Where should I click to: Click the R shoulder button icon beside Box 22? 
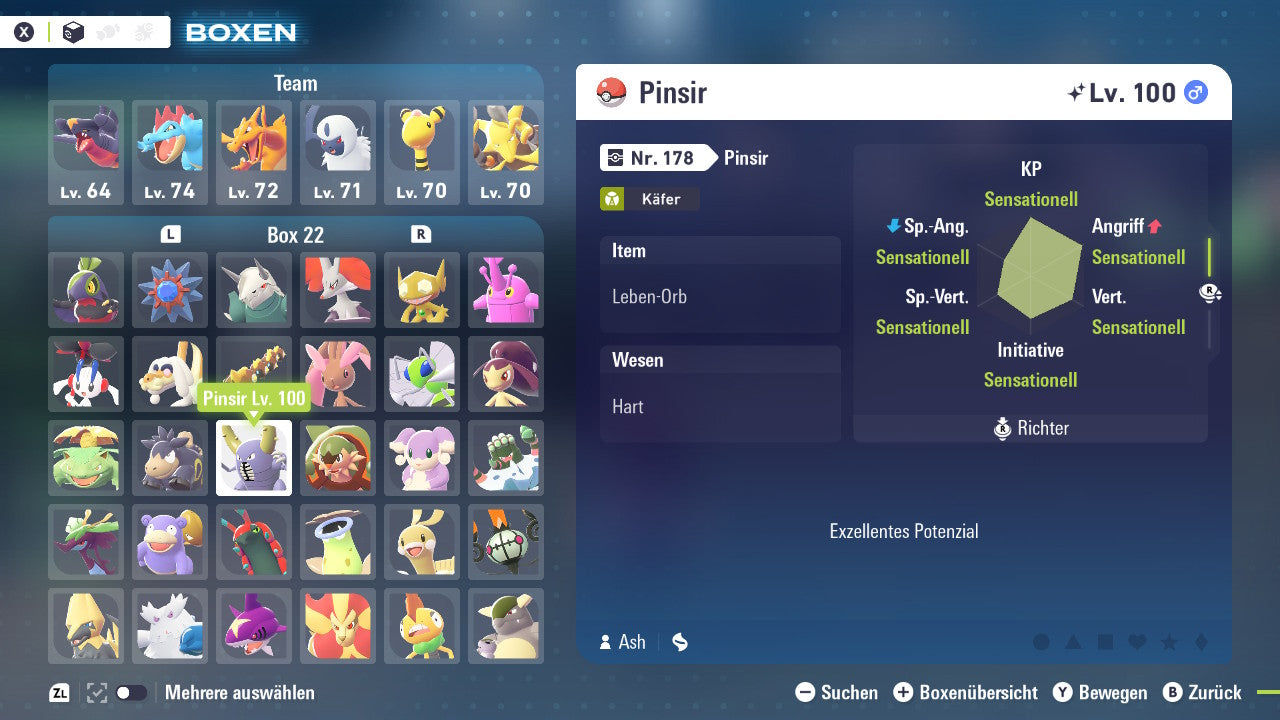pos(420,235)
